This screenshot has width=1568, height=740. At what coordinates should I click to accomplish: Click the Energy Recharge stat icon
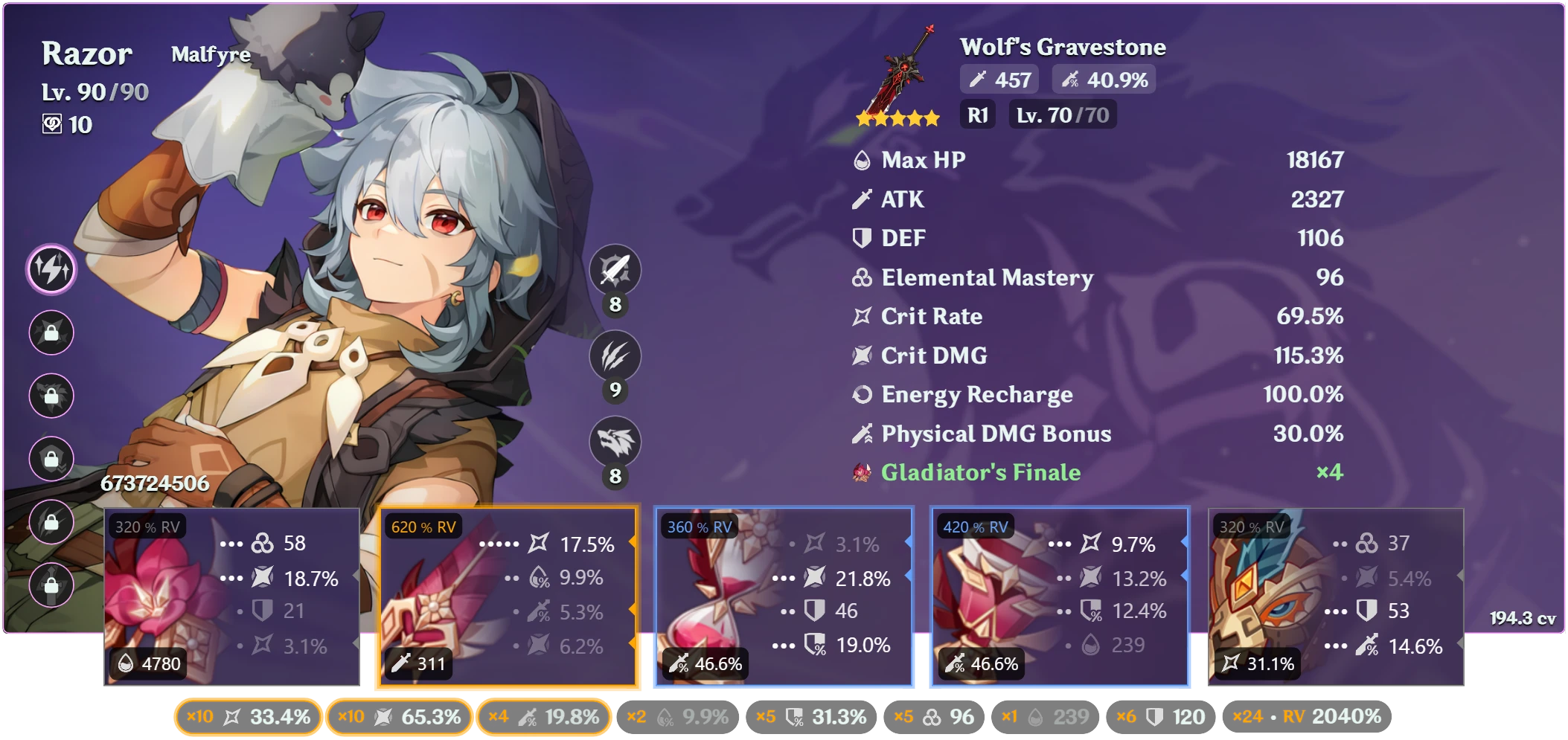point(863,395)
